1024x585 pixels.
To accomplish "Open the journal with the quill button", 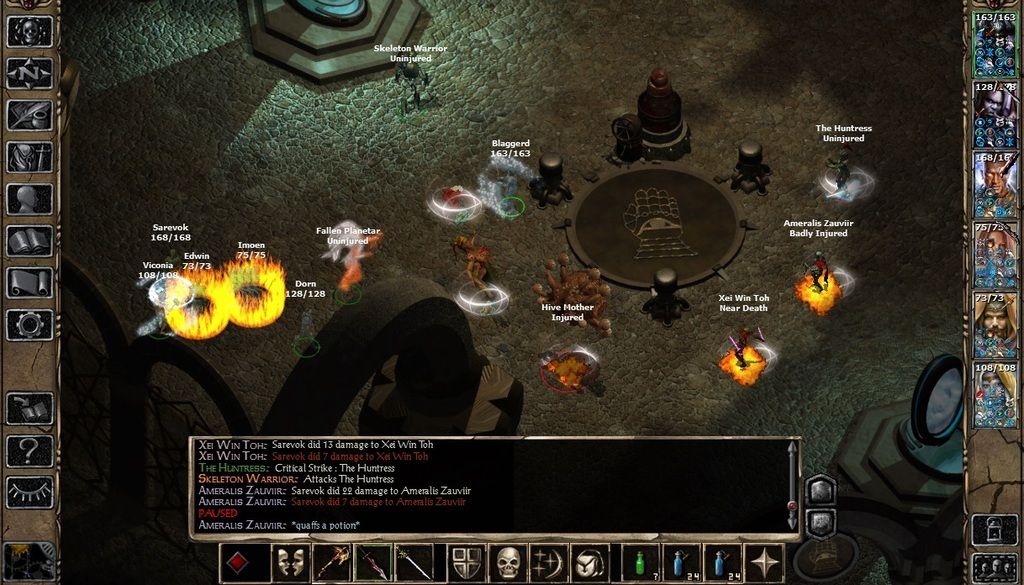I will point(29,115).
